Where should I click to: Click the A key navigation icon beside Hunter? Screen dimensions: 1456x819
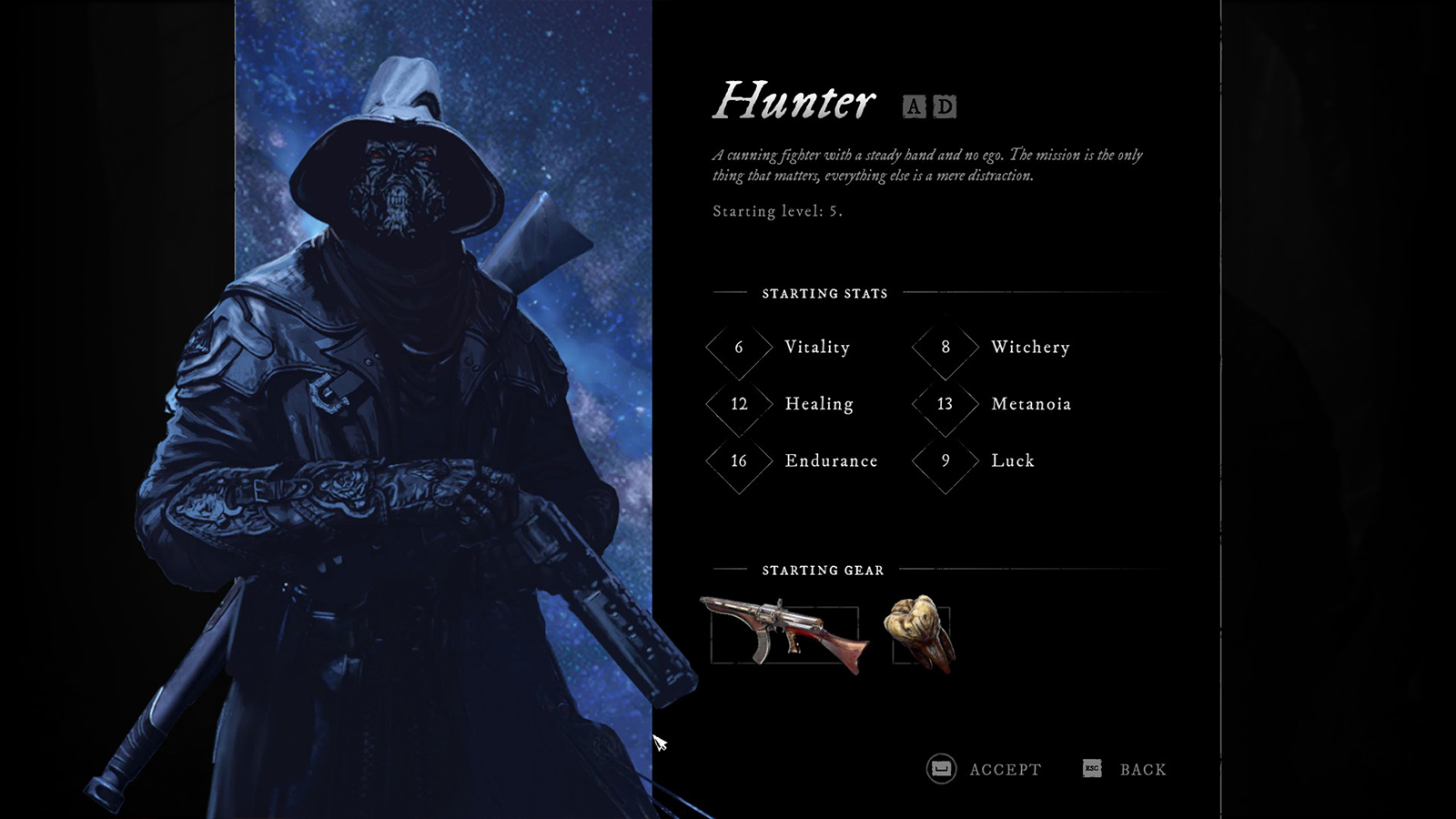point(913,106)
